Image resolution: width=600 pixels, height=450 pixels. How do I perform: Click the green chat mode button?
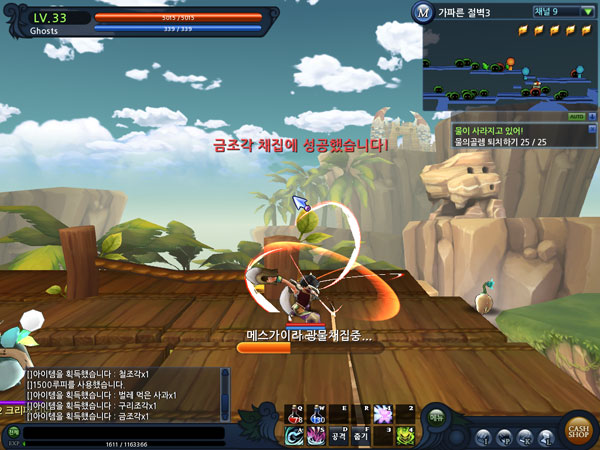coord(11,431)
